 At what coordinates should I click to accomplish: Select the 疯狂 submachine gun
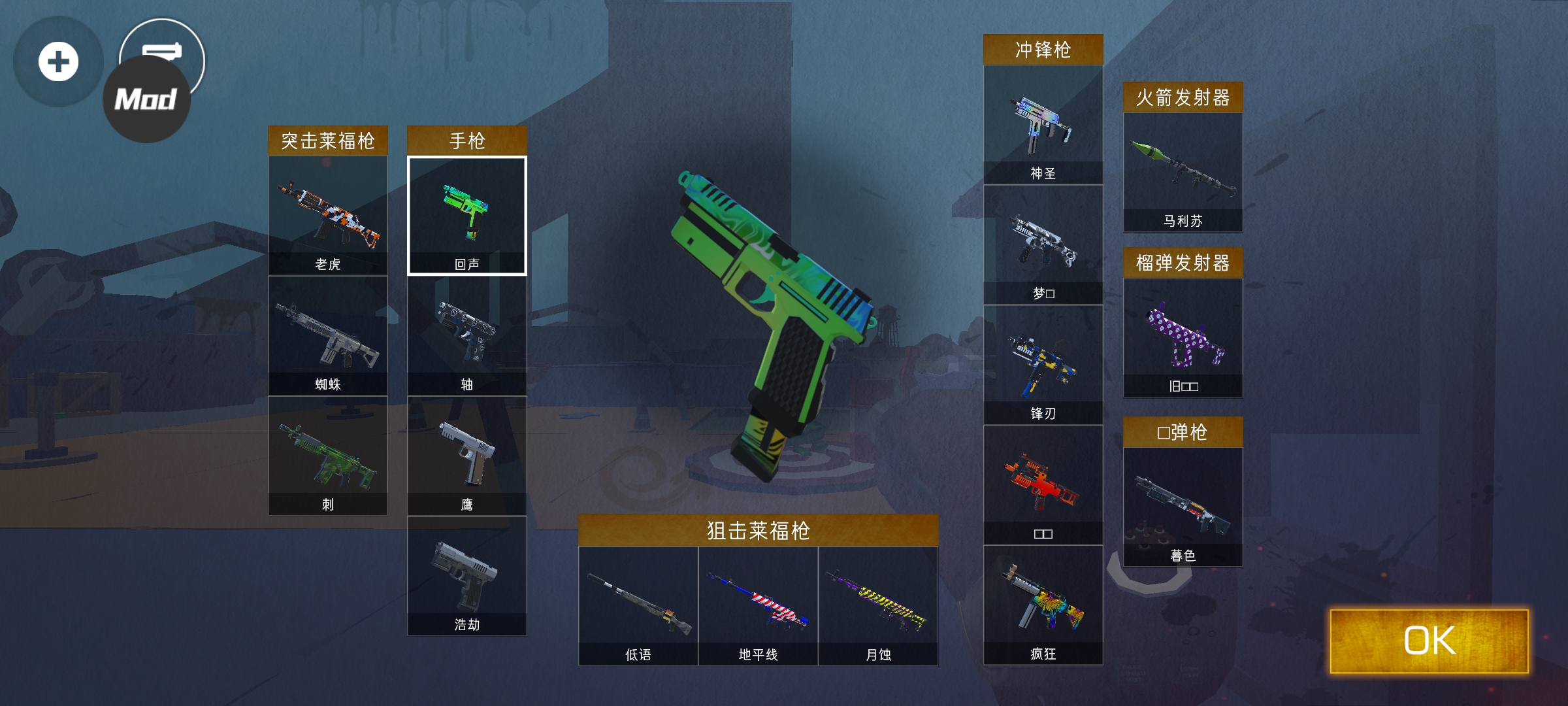[1043, 606]
